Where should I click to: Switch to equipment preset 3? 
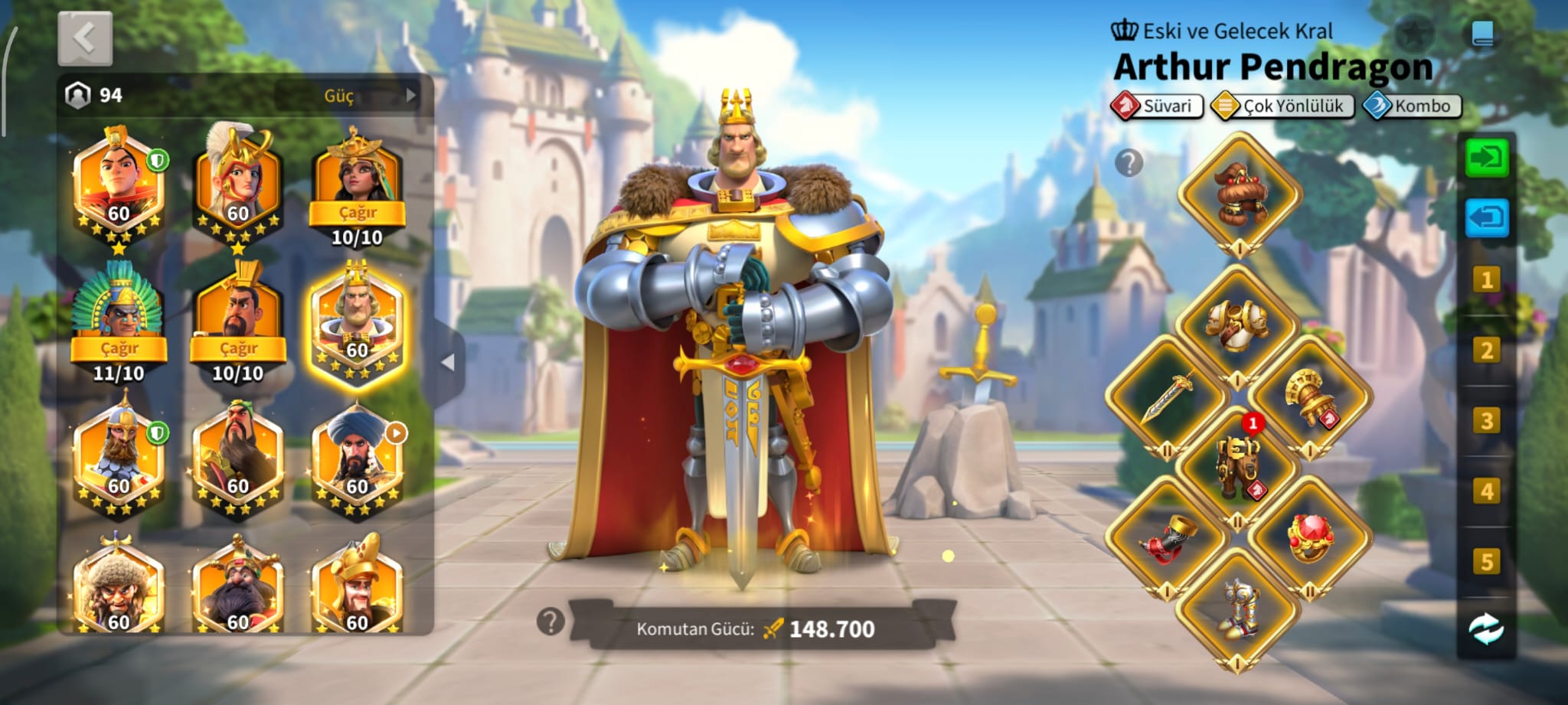click(1486, 420)
